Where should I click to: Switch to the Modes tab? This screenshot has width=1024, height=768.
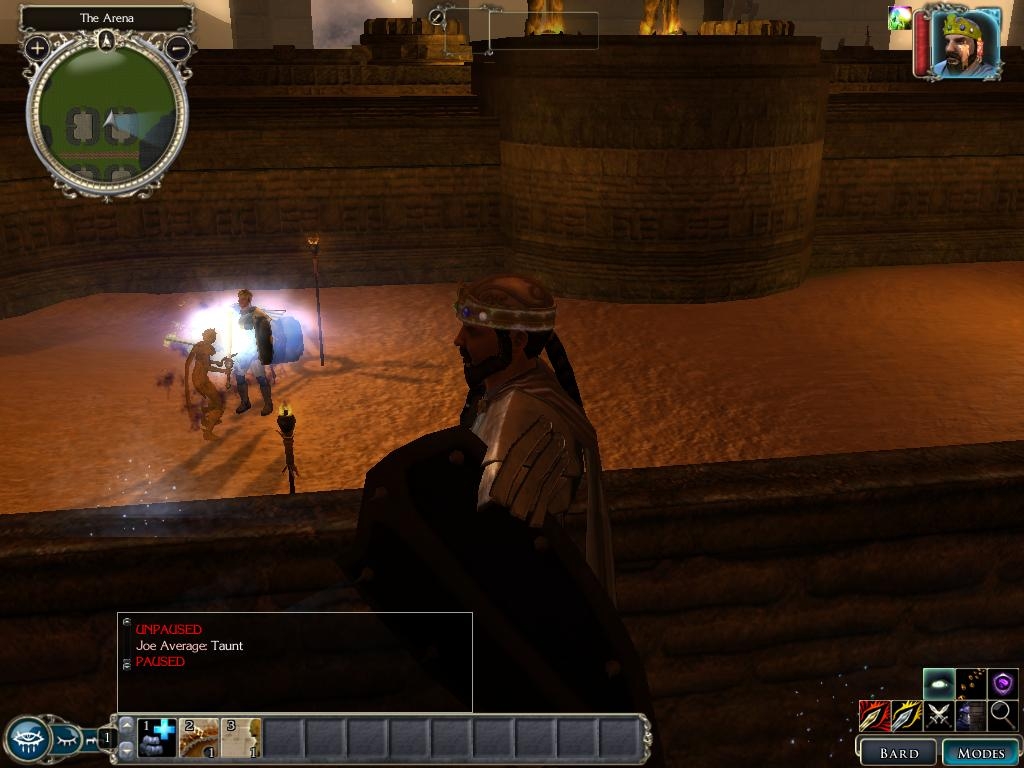[x=980, y=753]
